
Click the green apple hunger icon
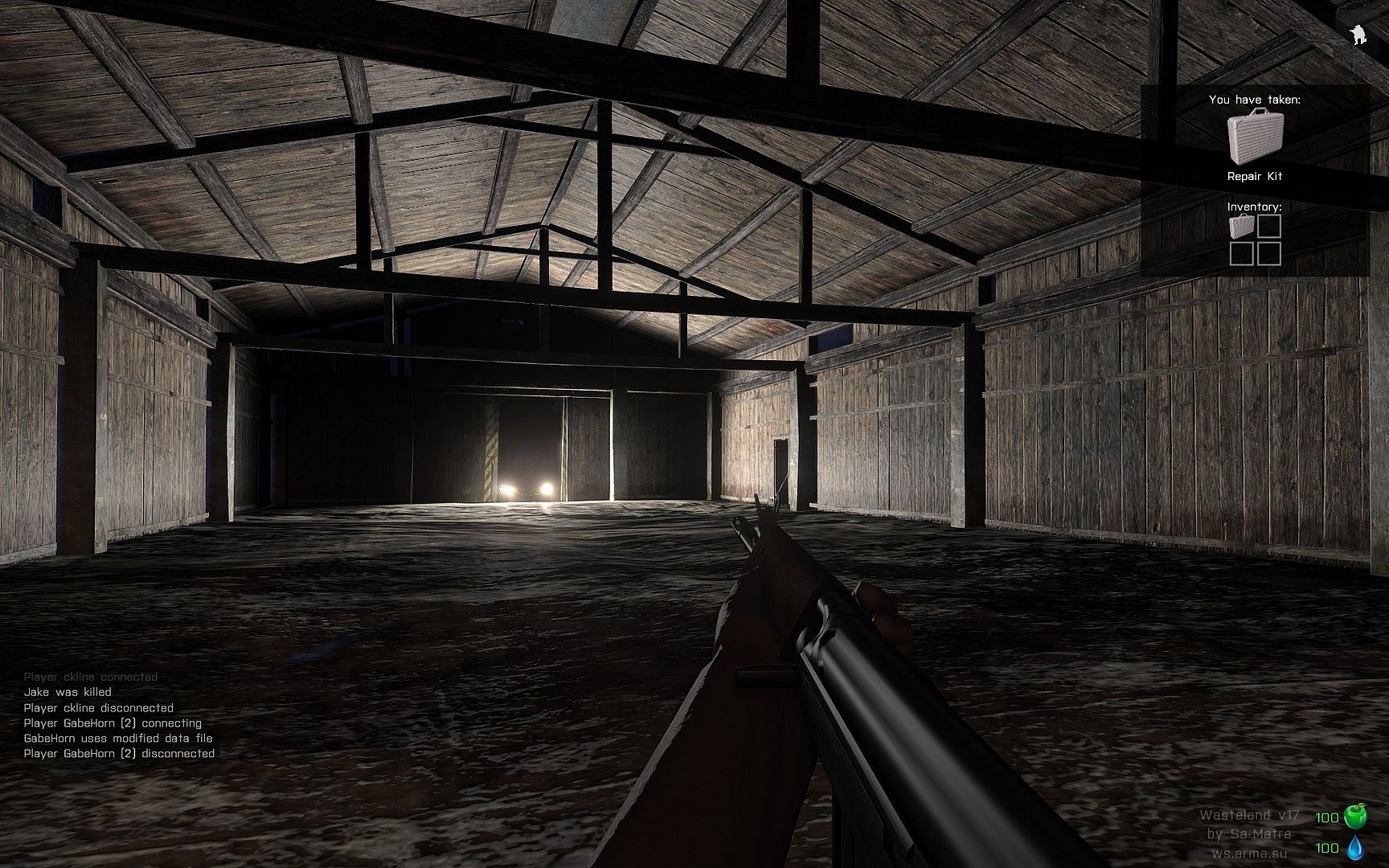click(1355, 817)
